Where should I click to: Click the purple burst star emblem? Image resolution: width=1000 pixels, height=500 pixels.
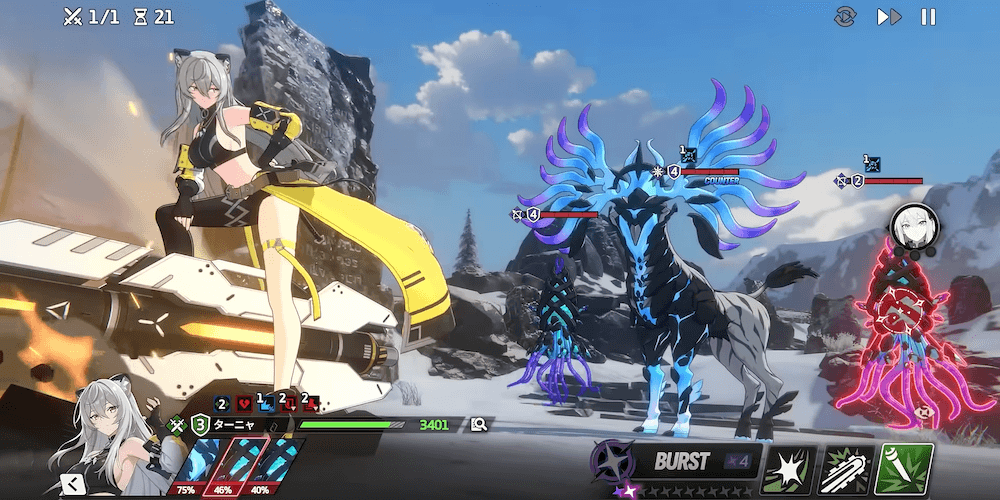pos(612,462)
